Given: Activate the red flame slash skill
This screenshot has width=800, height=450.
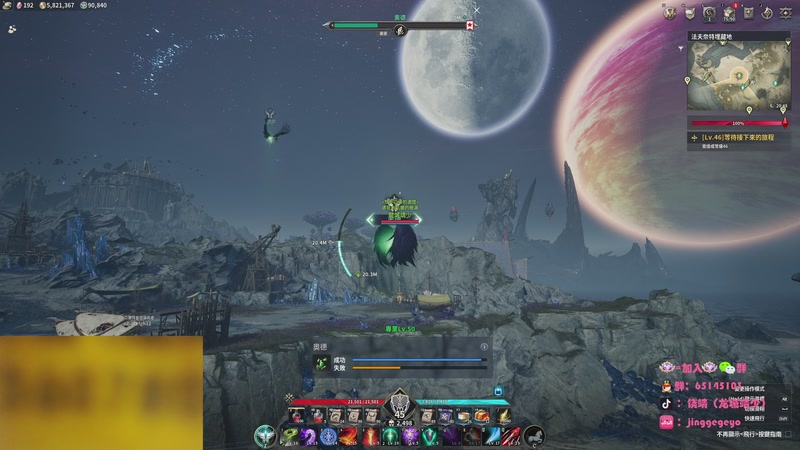Looking at the screenshot, I should point(349,436).
